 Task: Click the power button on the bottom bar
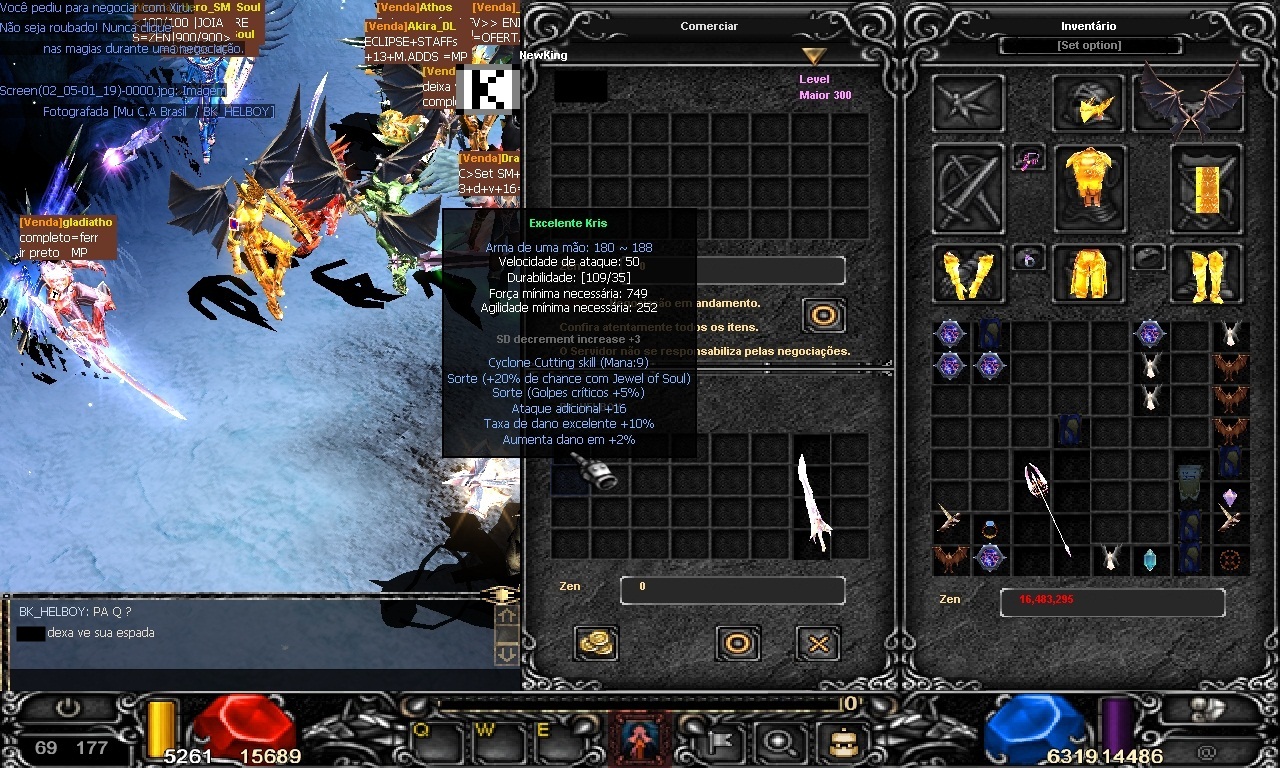(x=68, y=707)
